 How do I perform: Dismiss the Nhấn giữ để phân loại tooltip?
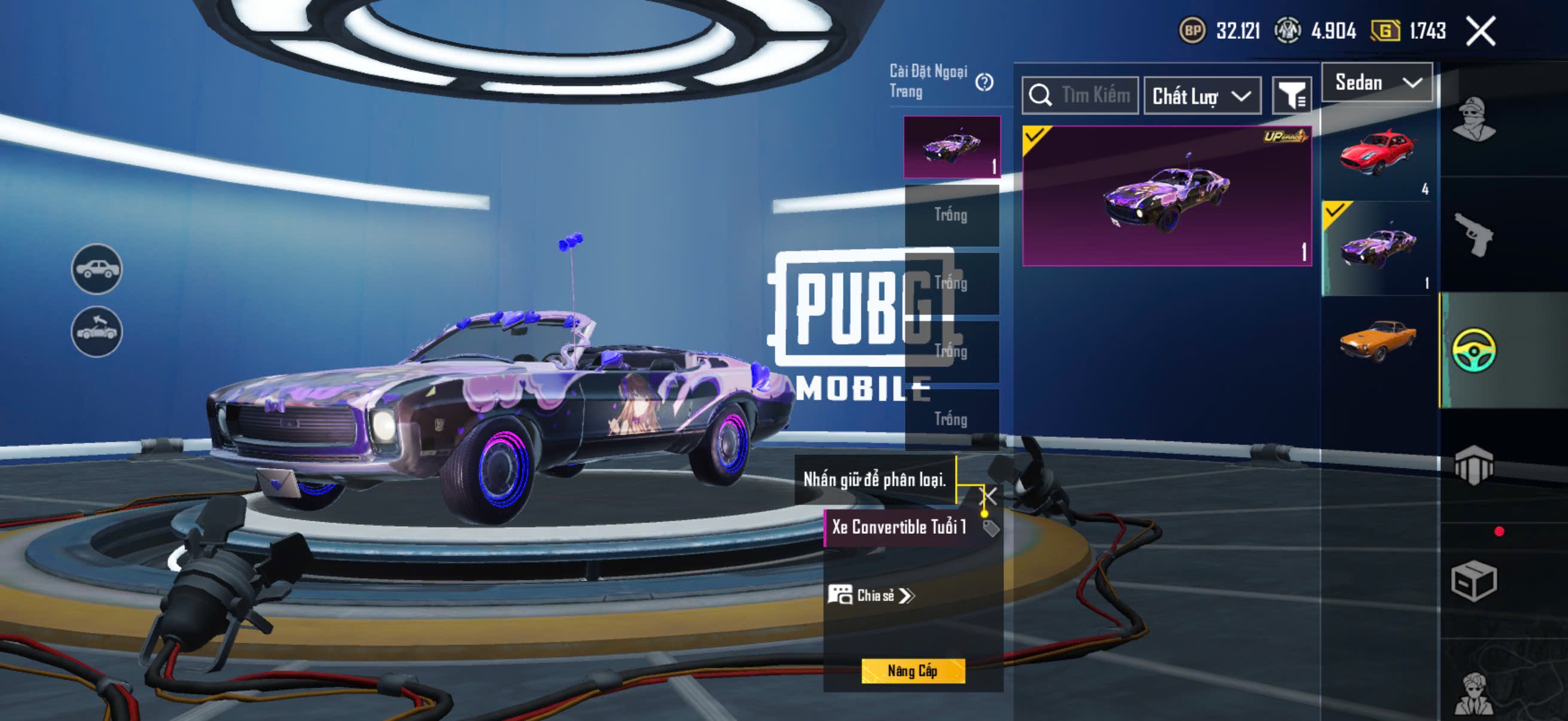coord(990,495)
